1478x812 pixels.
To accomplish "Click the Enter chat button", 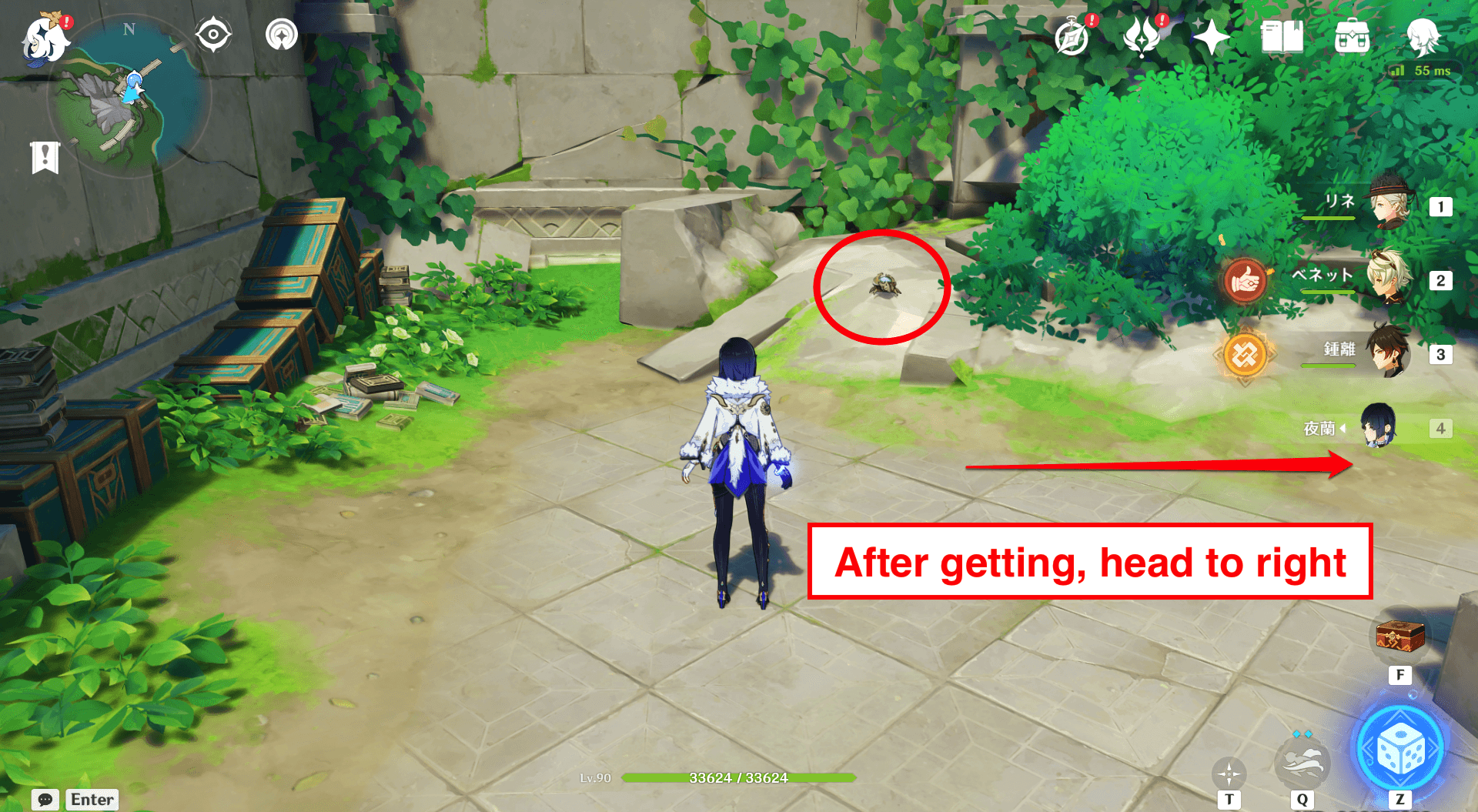I will (92, 799).
